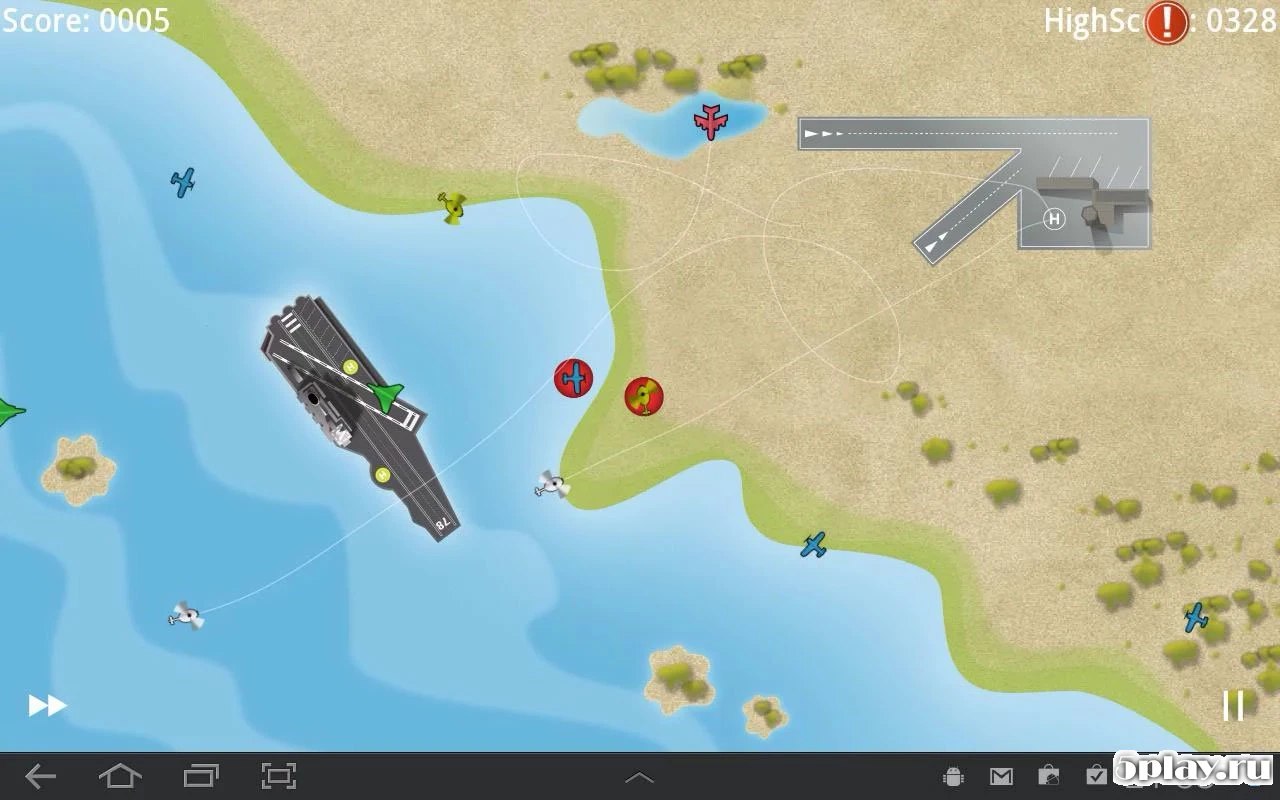The image size is (1280, 800).
Task: Select the blue plane near the bottom-right edge
Action: pyautogui.click(x=1196, y=617)
